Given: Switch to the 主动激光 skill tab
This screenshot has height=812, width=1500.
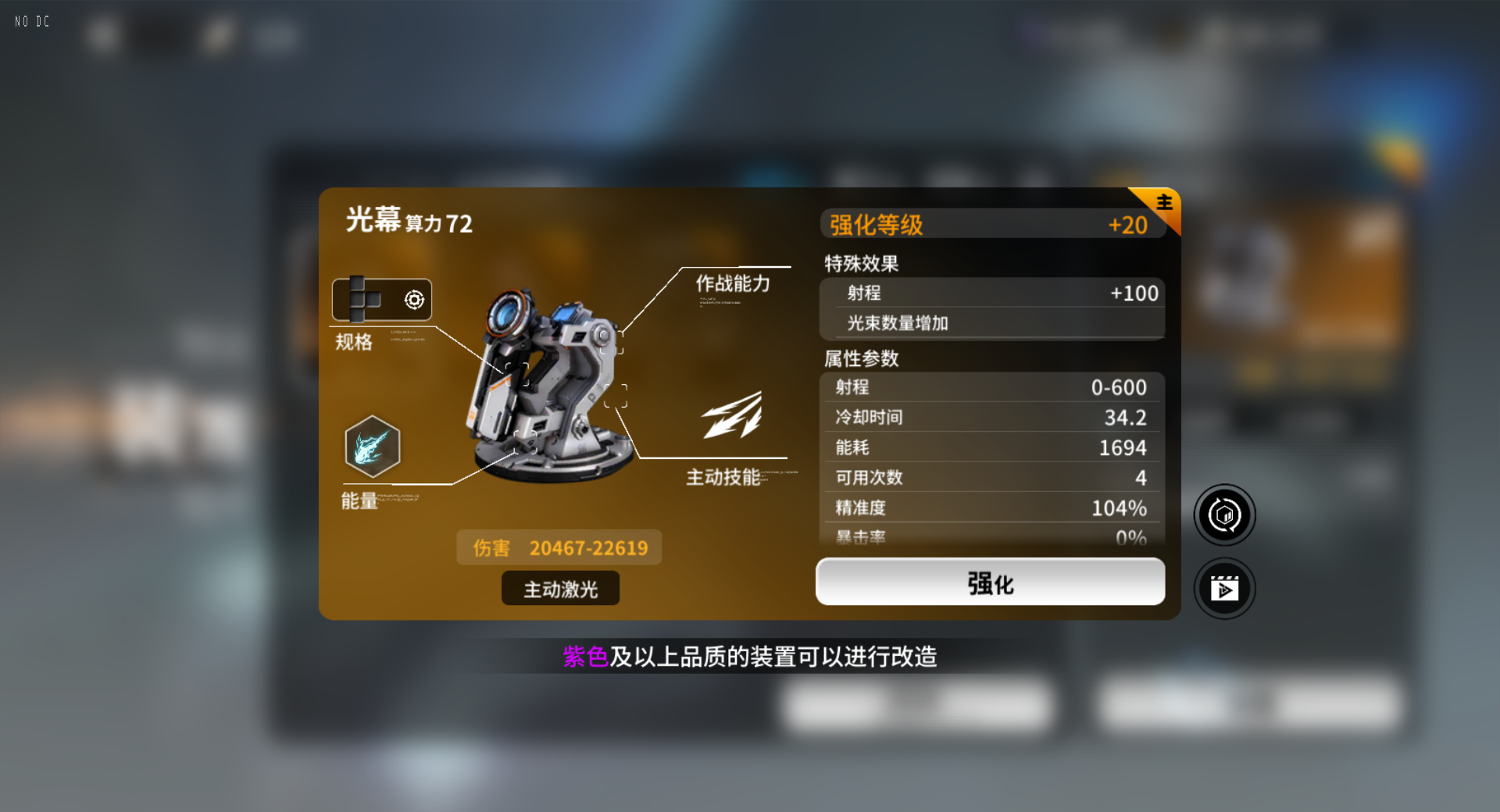Looking at the screenshot, I should (x=559, y=588).
